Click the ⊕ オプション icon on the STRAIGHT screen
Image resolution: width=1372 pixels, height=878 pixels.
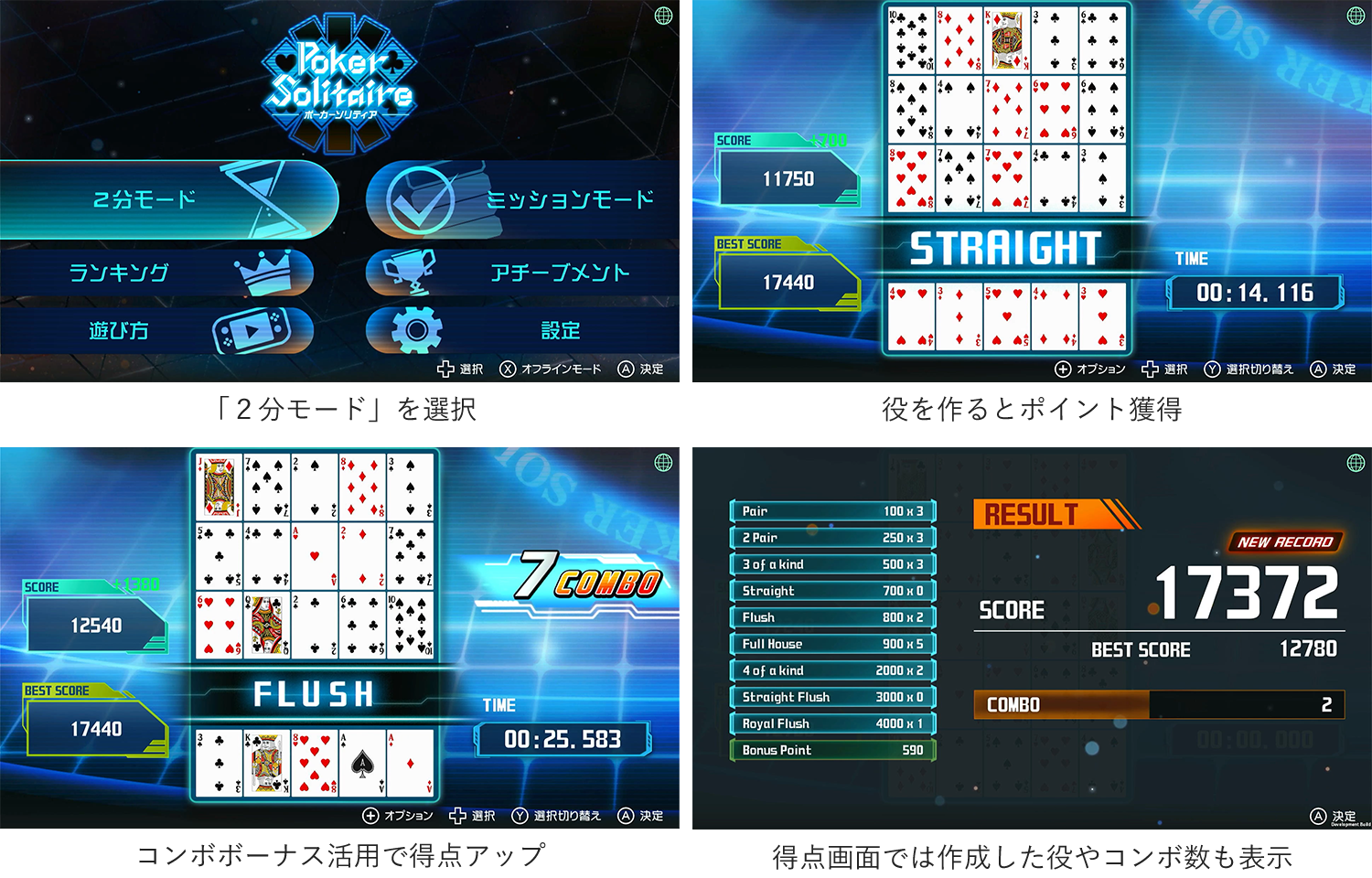1062,369
